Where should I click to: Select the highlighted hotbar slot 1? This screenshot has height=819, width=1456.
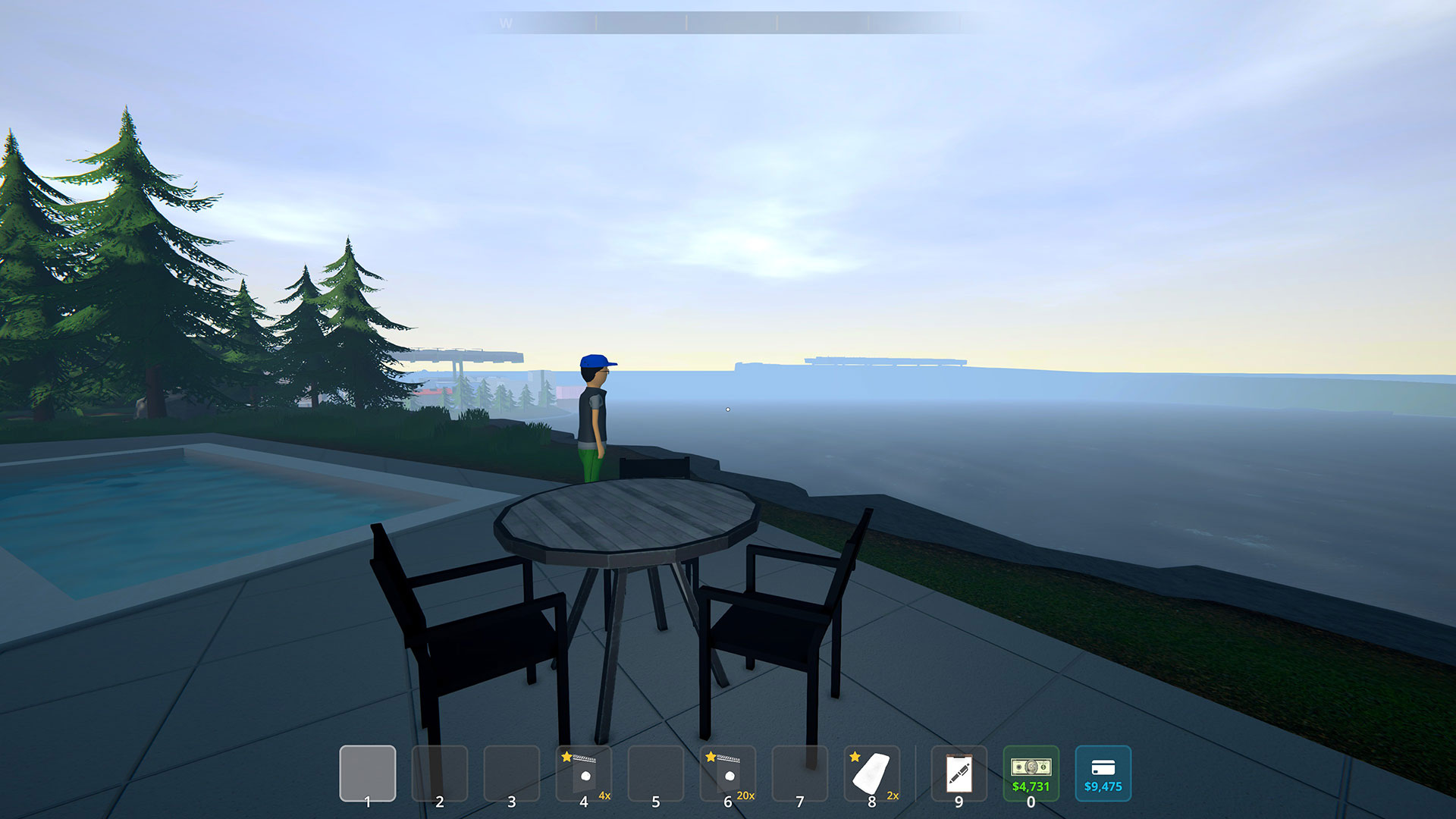pyautogui.click(x=367, y=773)
